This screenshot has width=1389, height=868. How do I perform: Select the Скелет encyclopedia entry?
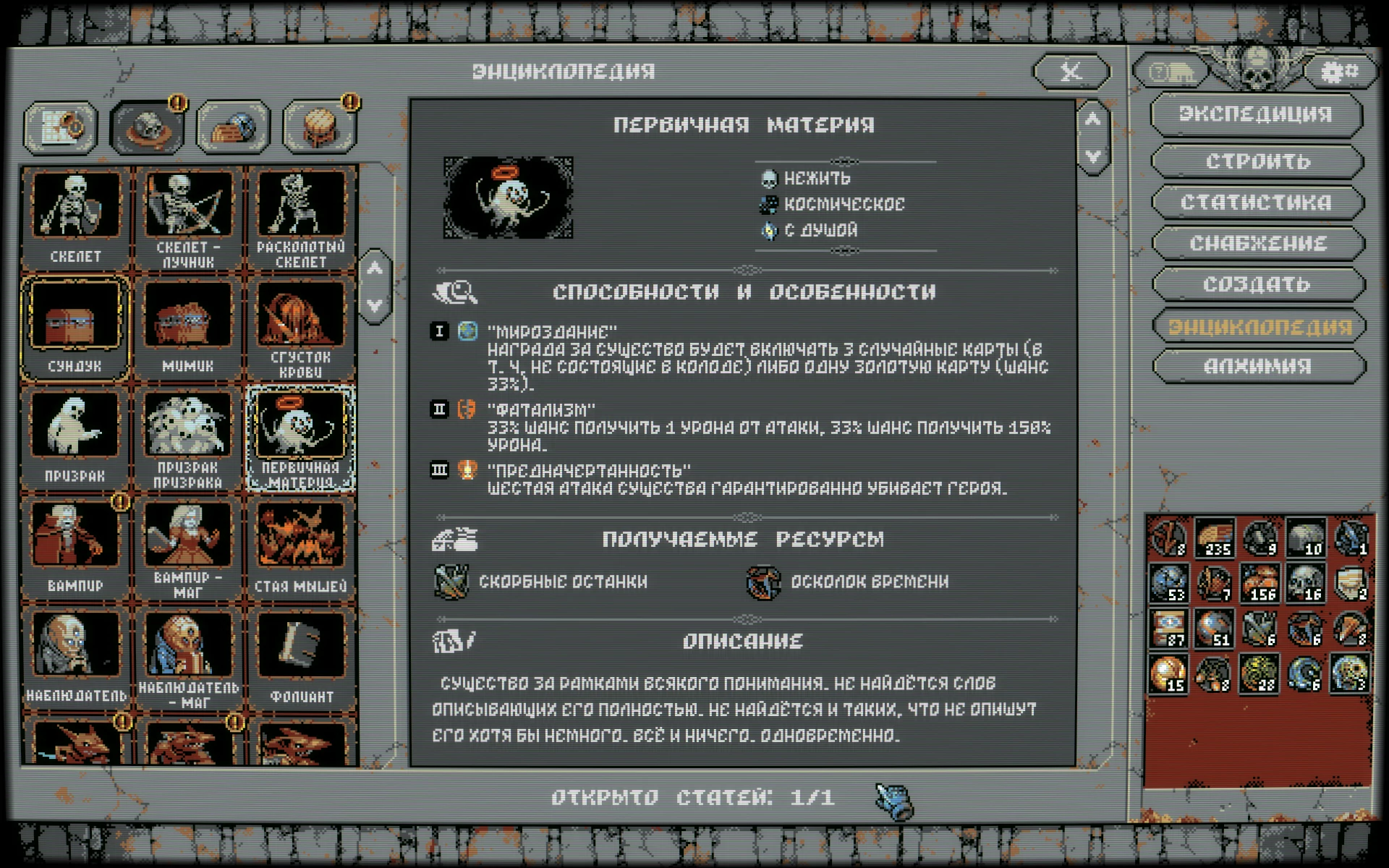[76, 217]
